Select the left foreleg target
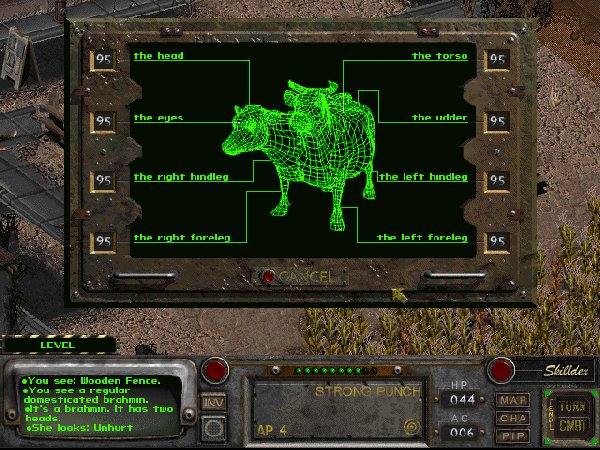The height and width of the screenshot is (450, 600). (x=422, y=238)
